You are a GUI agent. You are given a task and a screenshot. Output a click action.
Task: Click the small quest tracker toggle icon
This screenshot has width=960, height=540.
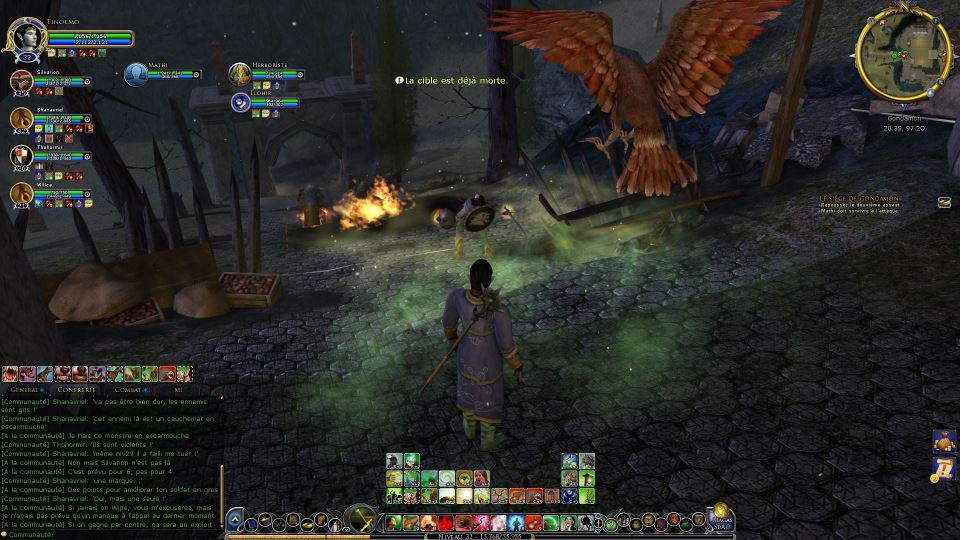944,202
